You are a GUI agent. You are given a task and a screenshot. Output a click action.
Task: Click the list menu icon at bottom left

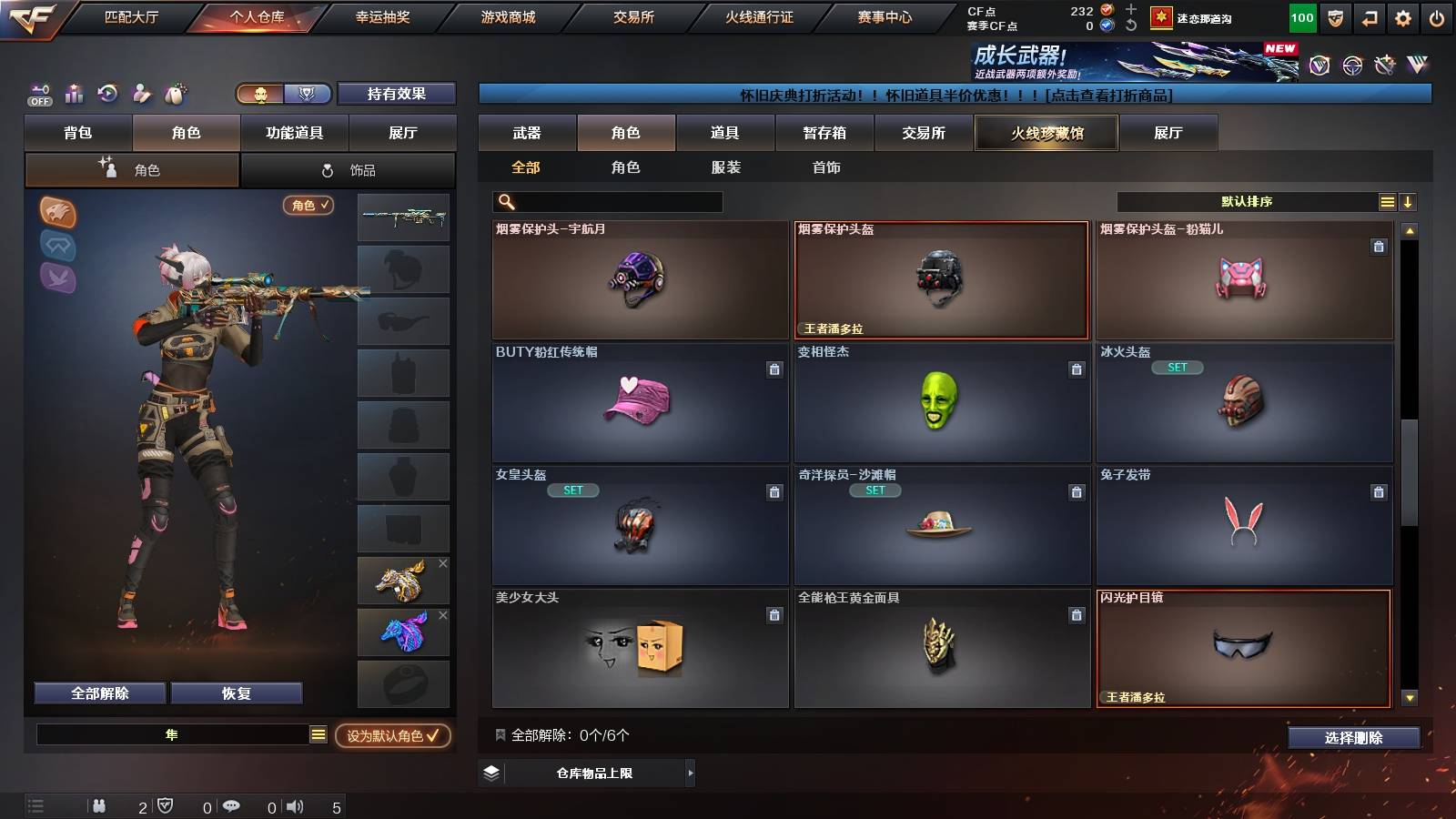pyautogui.click(x=35, y=805)
